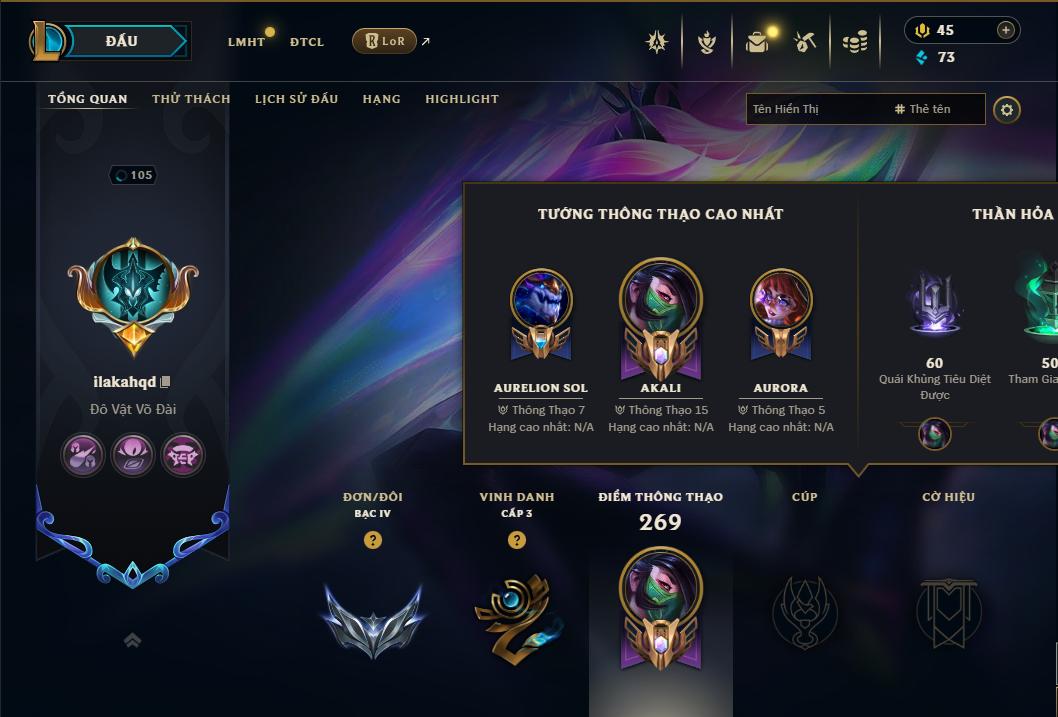The image size is (1058, 717).
Task: Open the backpack collection icon
Action: [x=757, y=42]
